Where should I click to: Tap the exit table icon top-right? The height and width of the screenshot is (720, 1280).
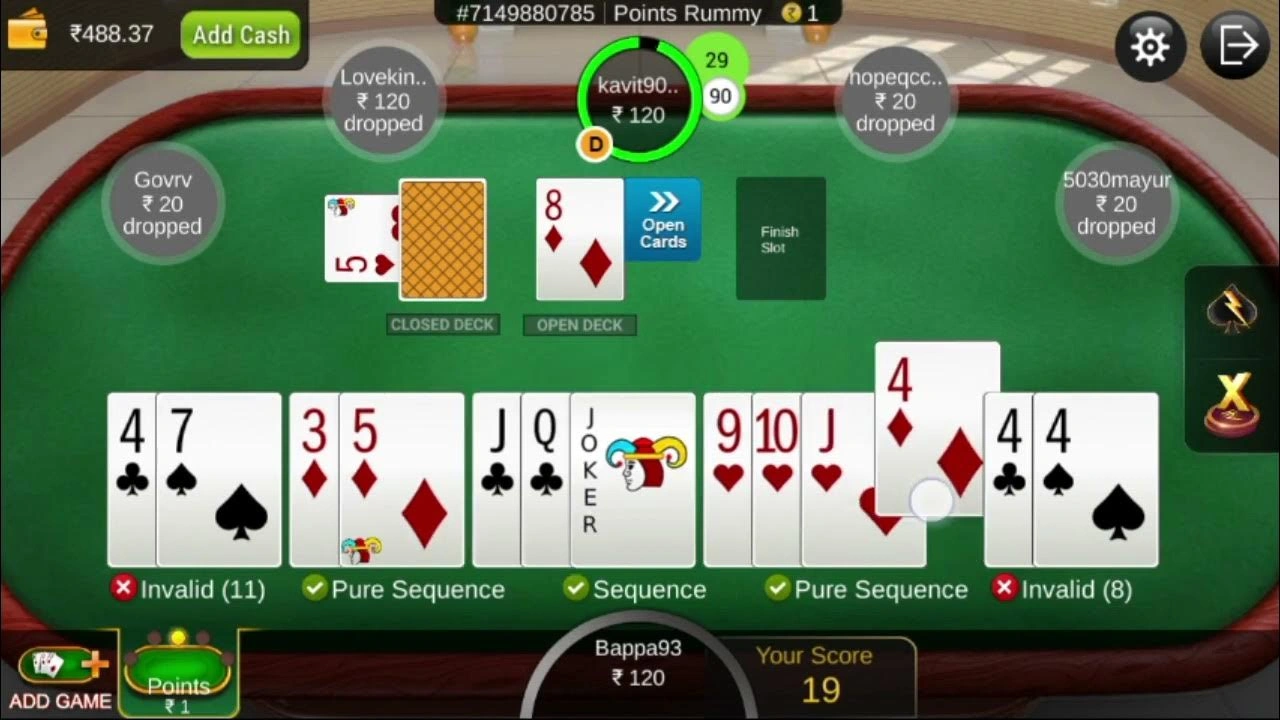coord(1236,44)
